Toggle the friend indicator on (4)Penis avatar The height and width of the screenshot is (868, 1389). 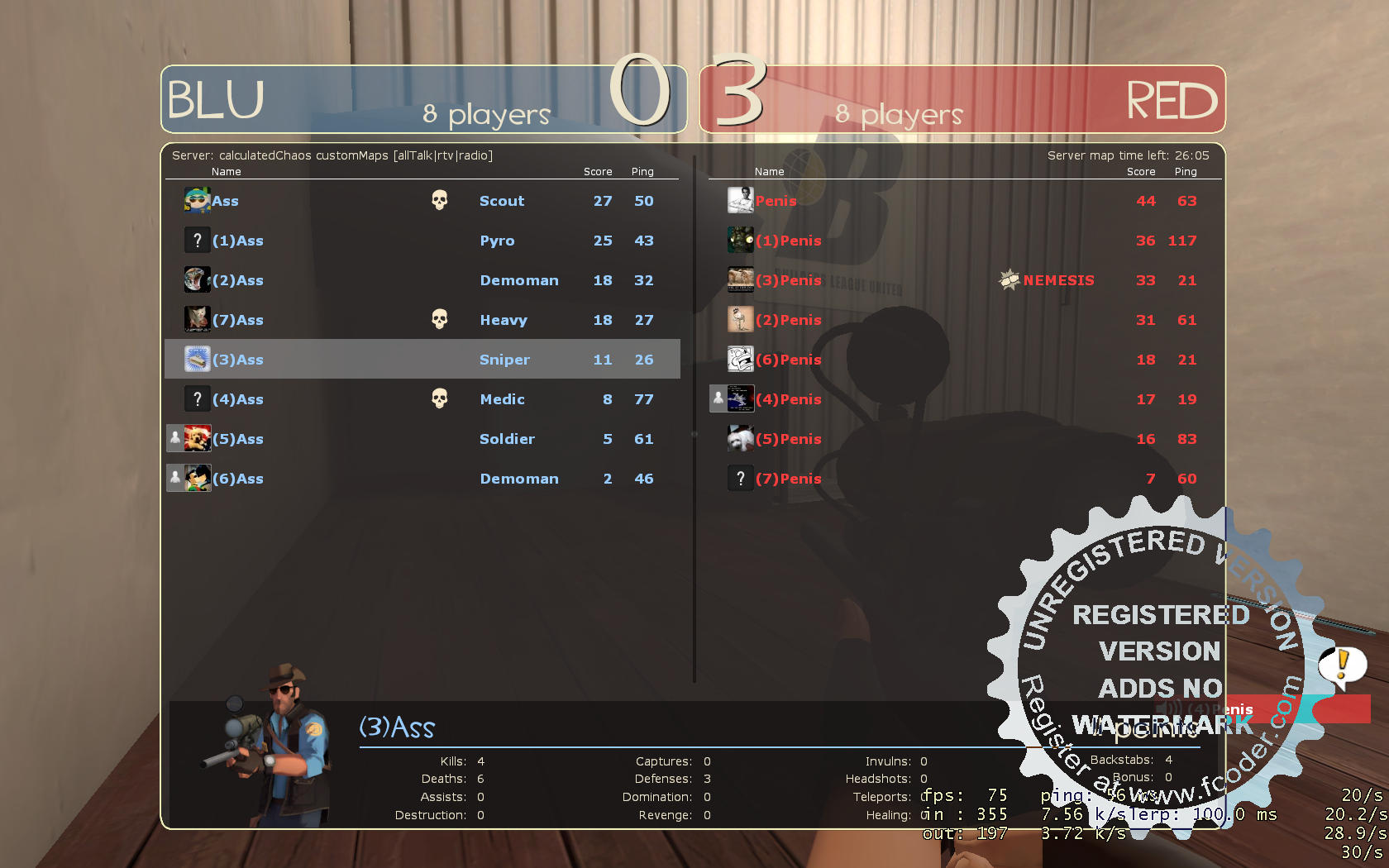pos(718,398)
